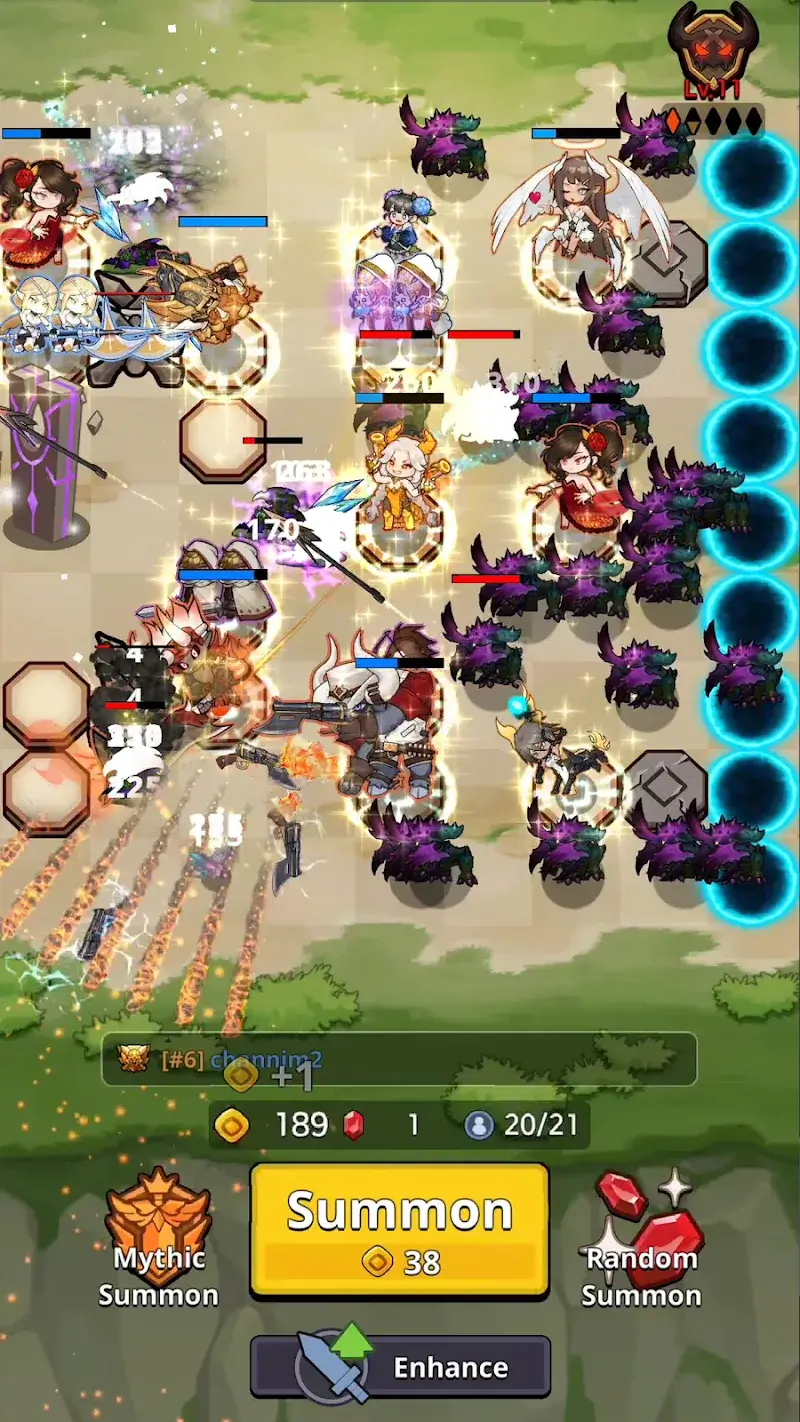Viewport: 800px width, 1422px height.
Task: Tap the yellow Summon button
Action: pos(399,1230)
